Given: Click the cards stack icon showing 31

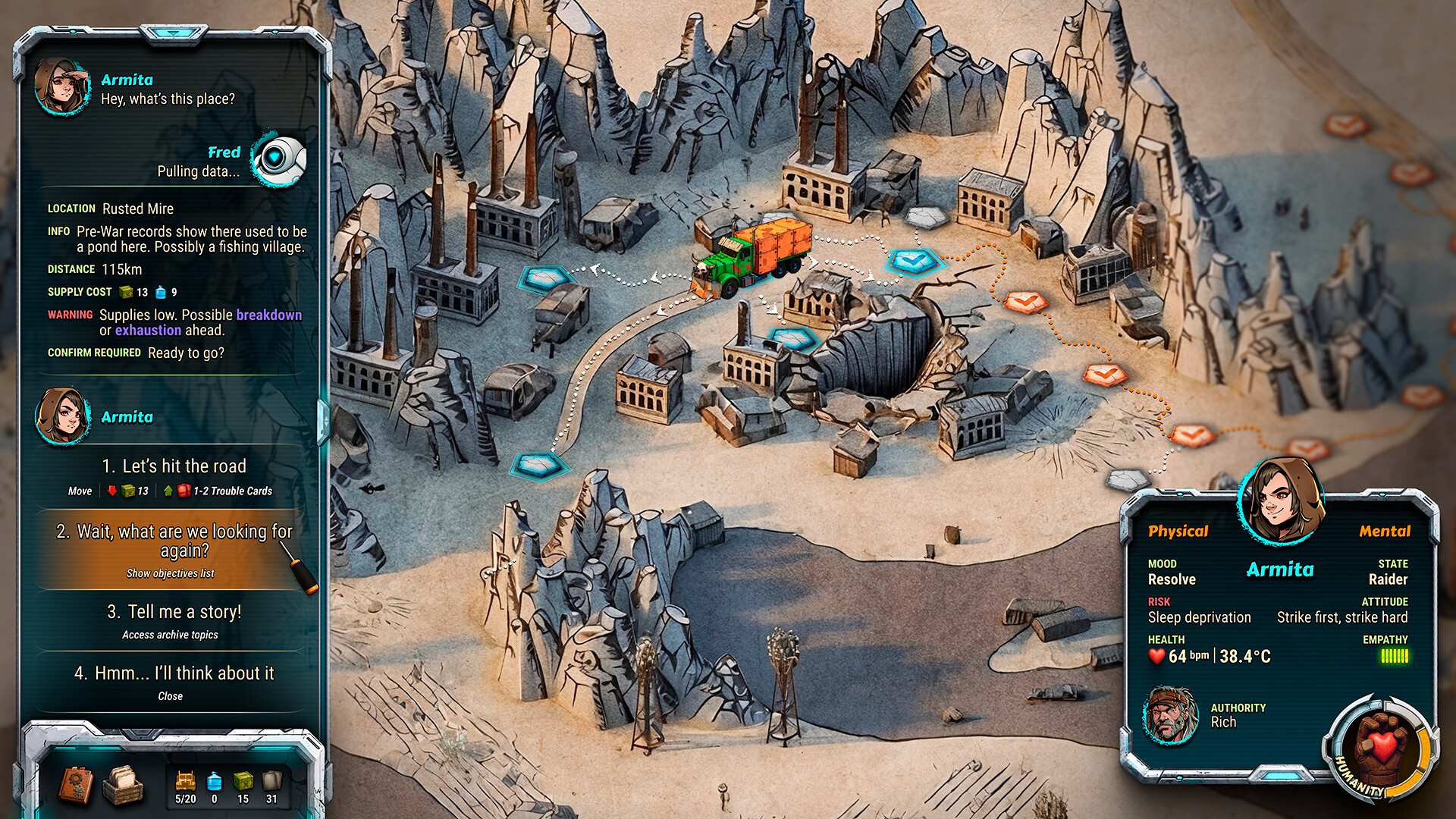Looking at the screenshot, I should 271,781.
